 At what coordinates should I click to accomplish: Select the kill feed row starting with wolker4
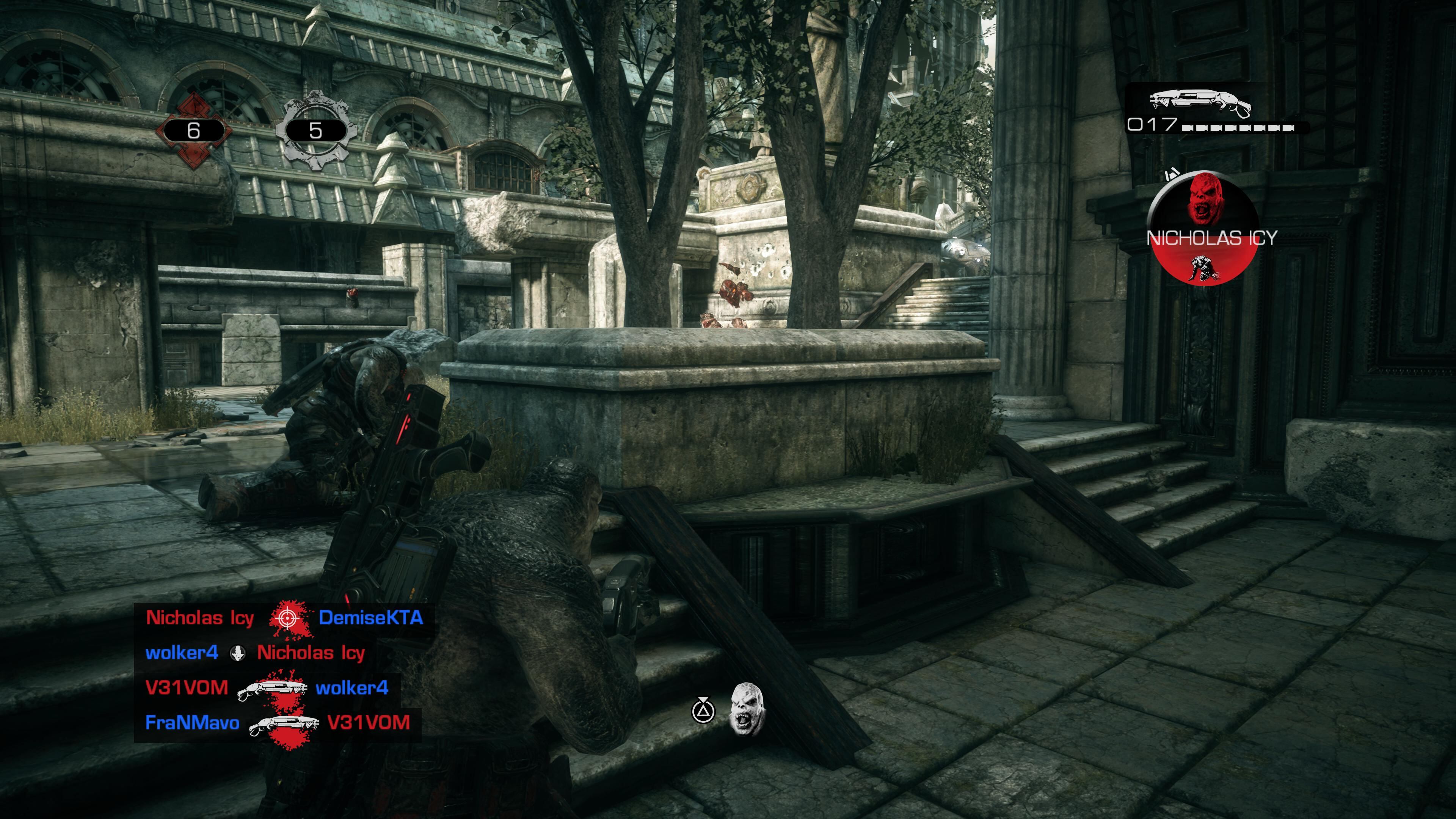pyautogui.click(x=255, y=653)
